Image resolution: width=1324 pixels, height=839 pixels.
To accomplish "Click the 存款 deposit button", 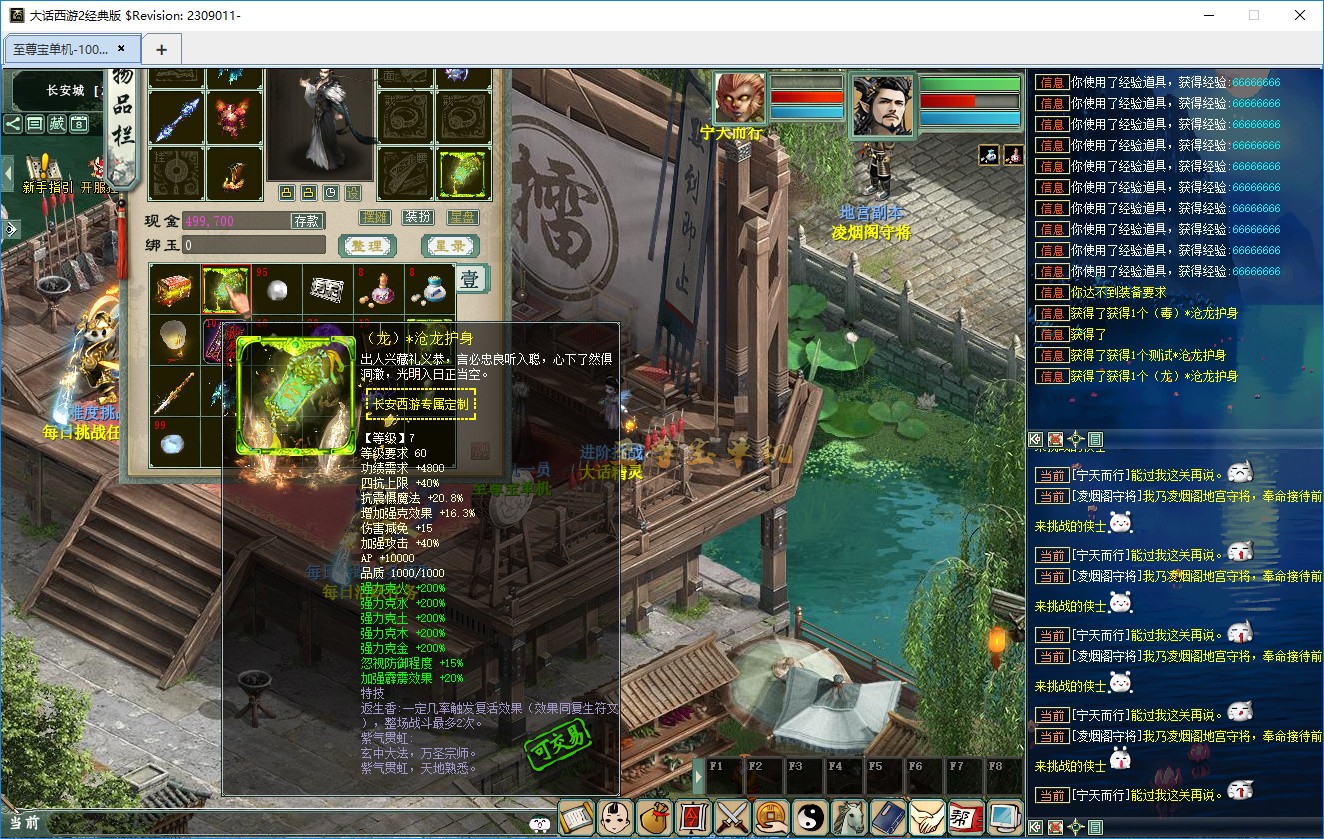I will pos(306,221).
